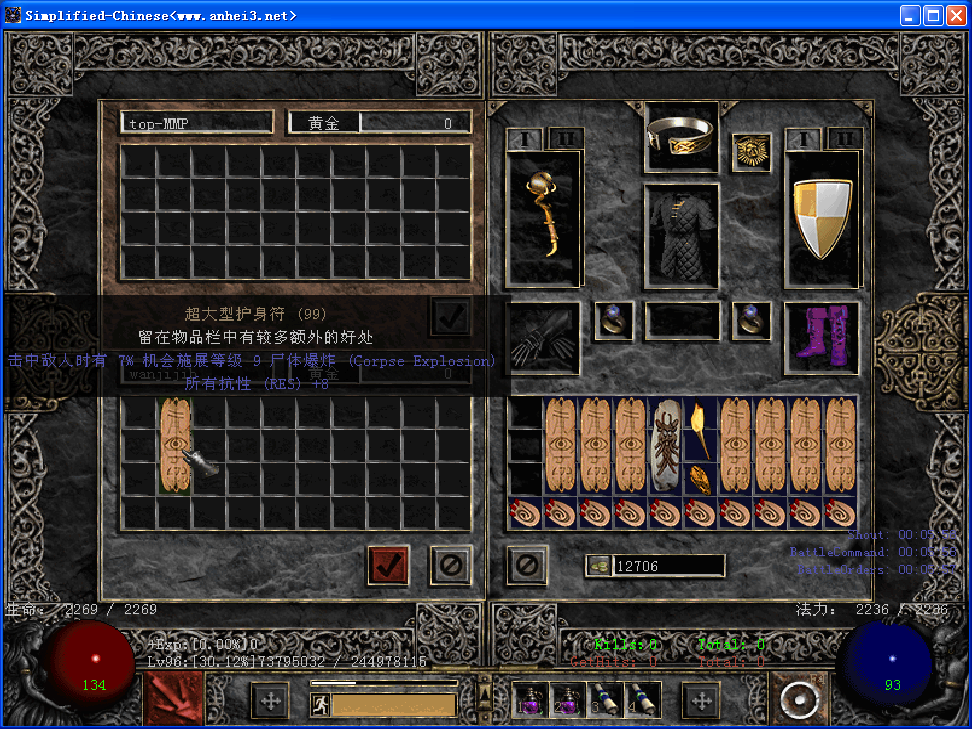Screen dimensions: 972x729
Task: Open the left-click skill selector with red icon
Action: (x=173, y=699)
